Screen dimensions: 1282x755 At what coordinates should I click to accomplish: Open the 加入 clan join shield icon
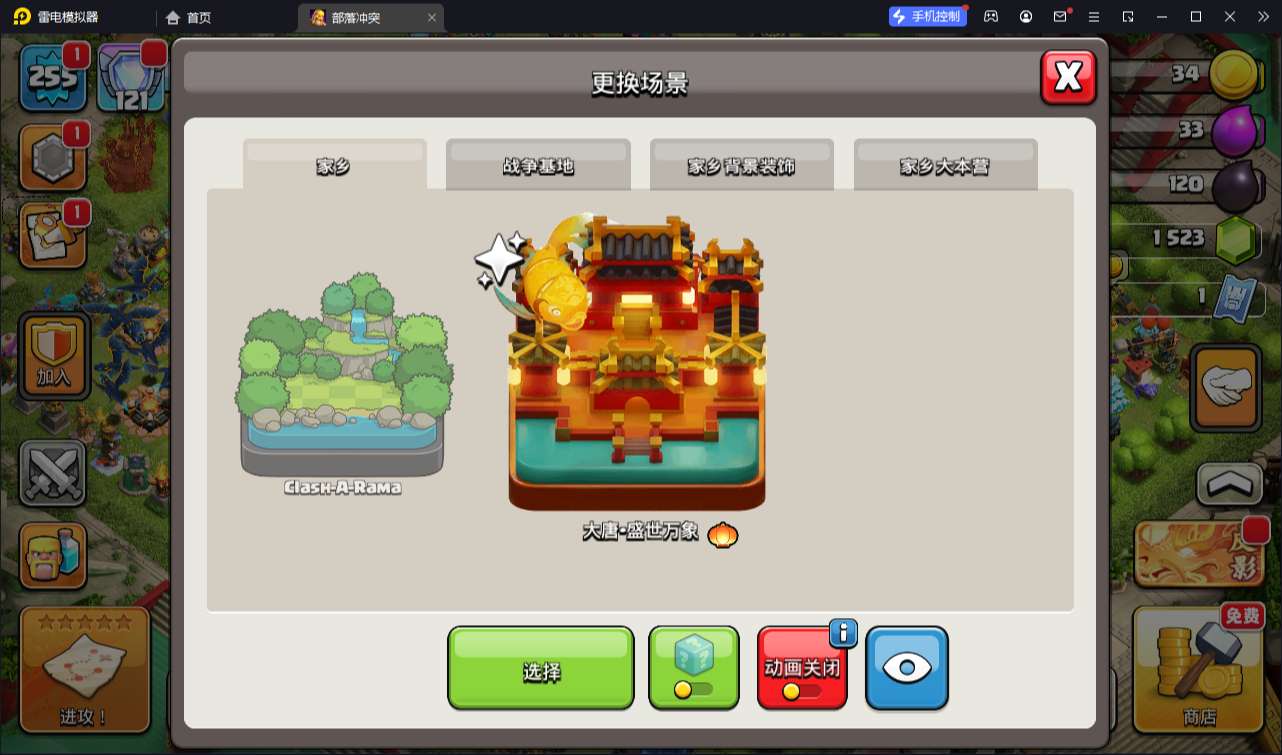[52, 355]
